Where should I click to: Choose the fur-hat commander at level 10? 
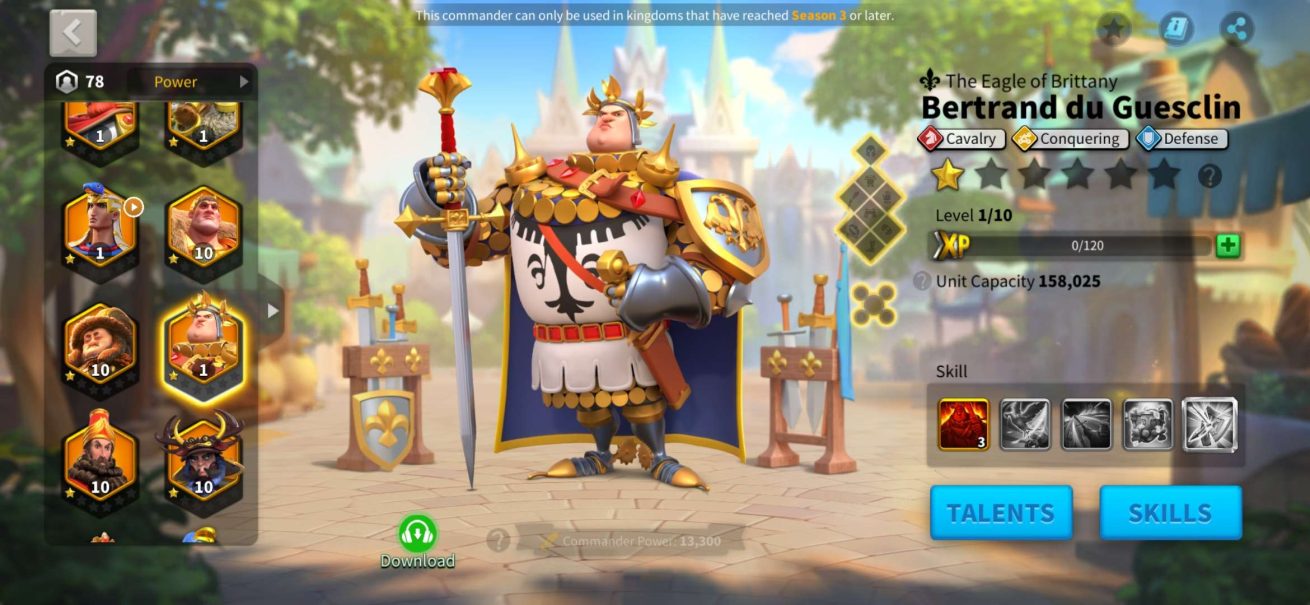pos(101,343)
